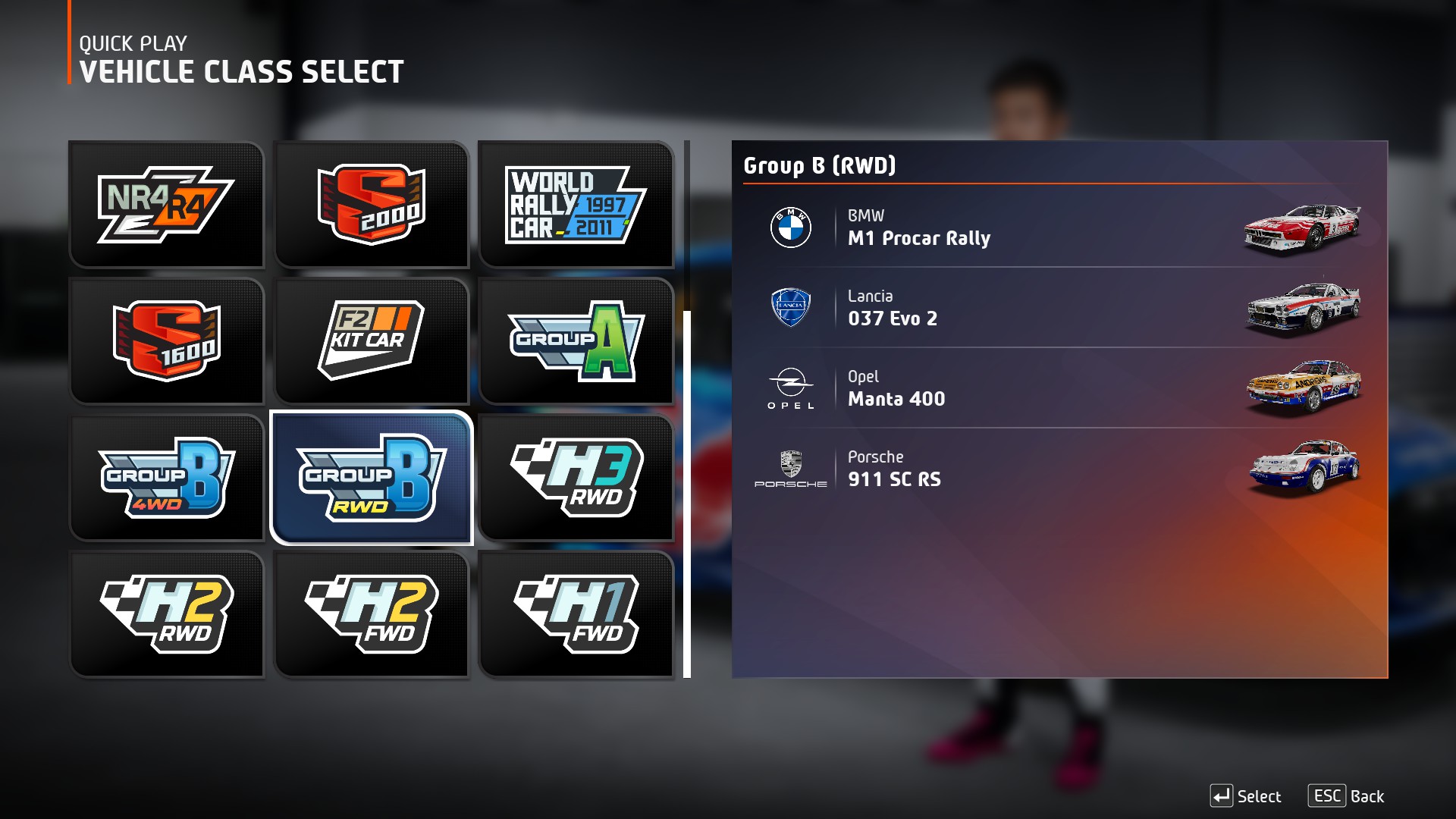Pick the H3 RWD class

[x=576, y=478]
